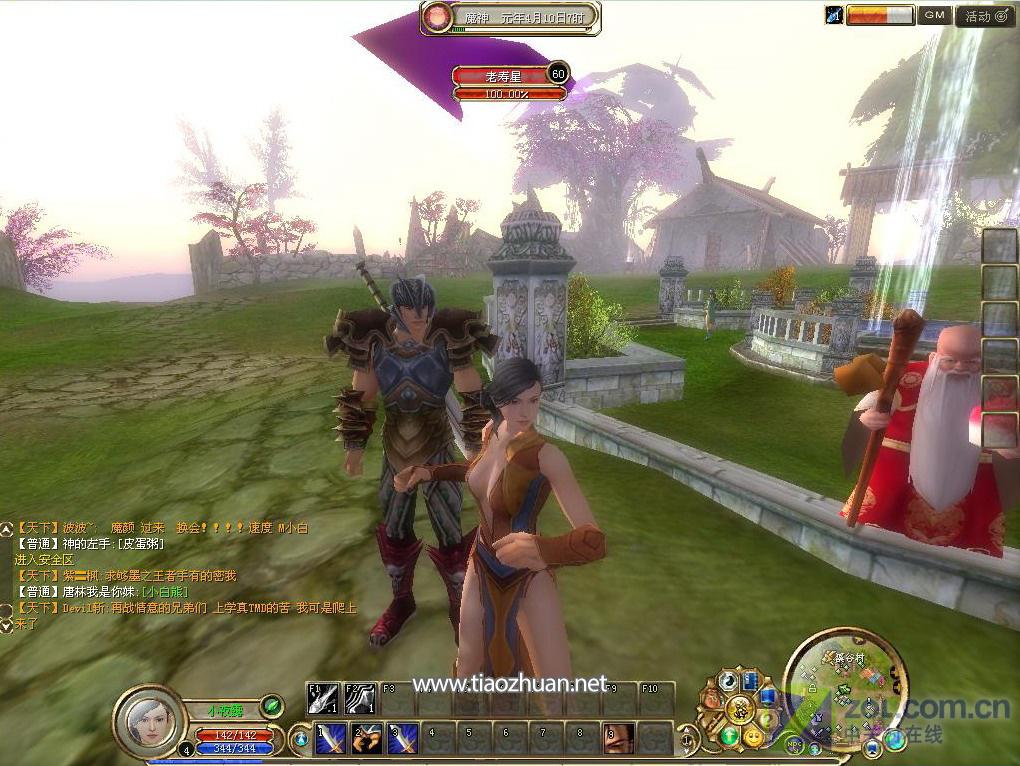Click the GM button

(x=935, y=15)
